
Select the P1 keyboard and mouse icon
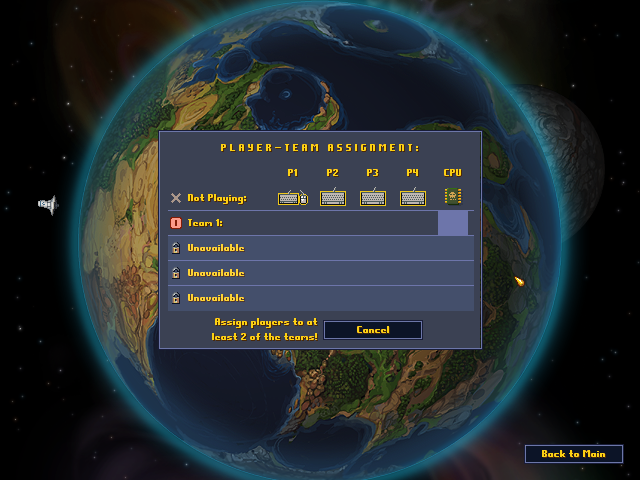point(292,198)
